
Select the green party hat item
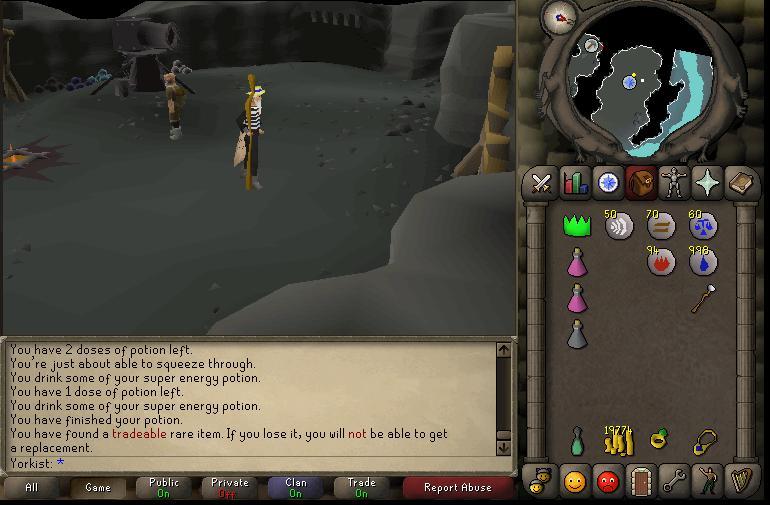tap(577, 226)
